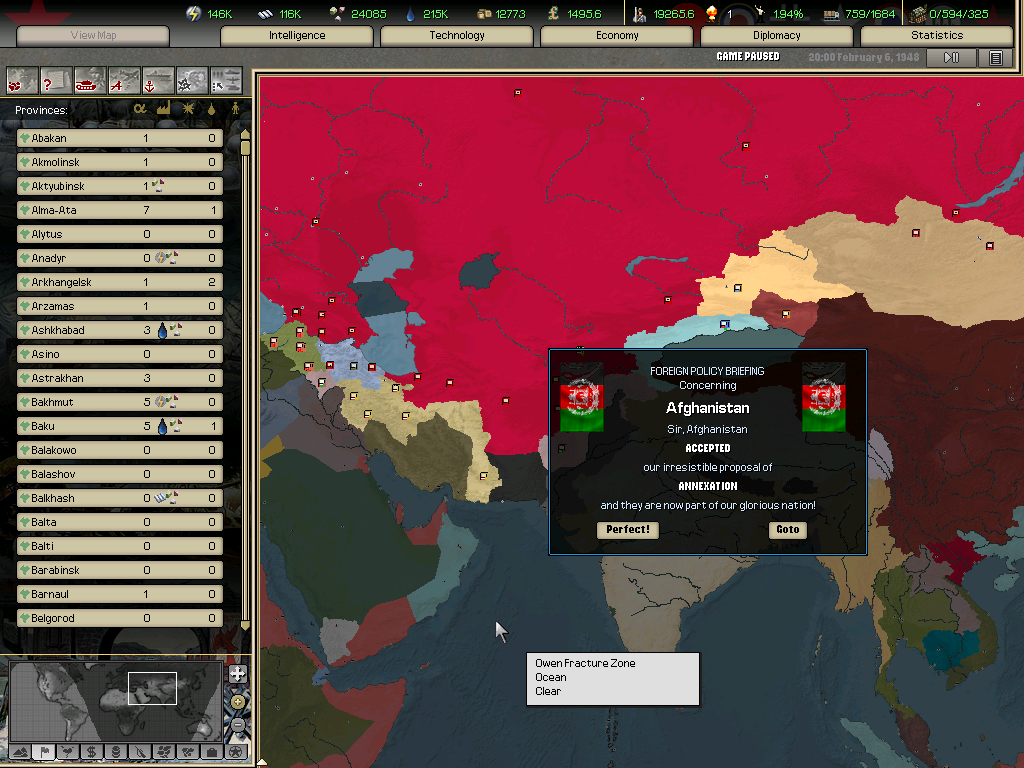
Task: Open the Statistics tab
Action: 937,36
